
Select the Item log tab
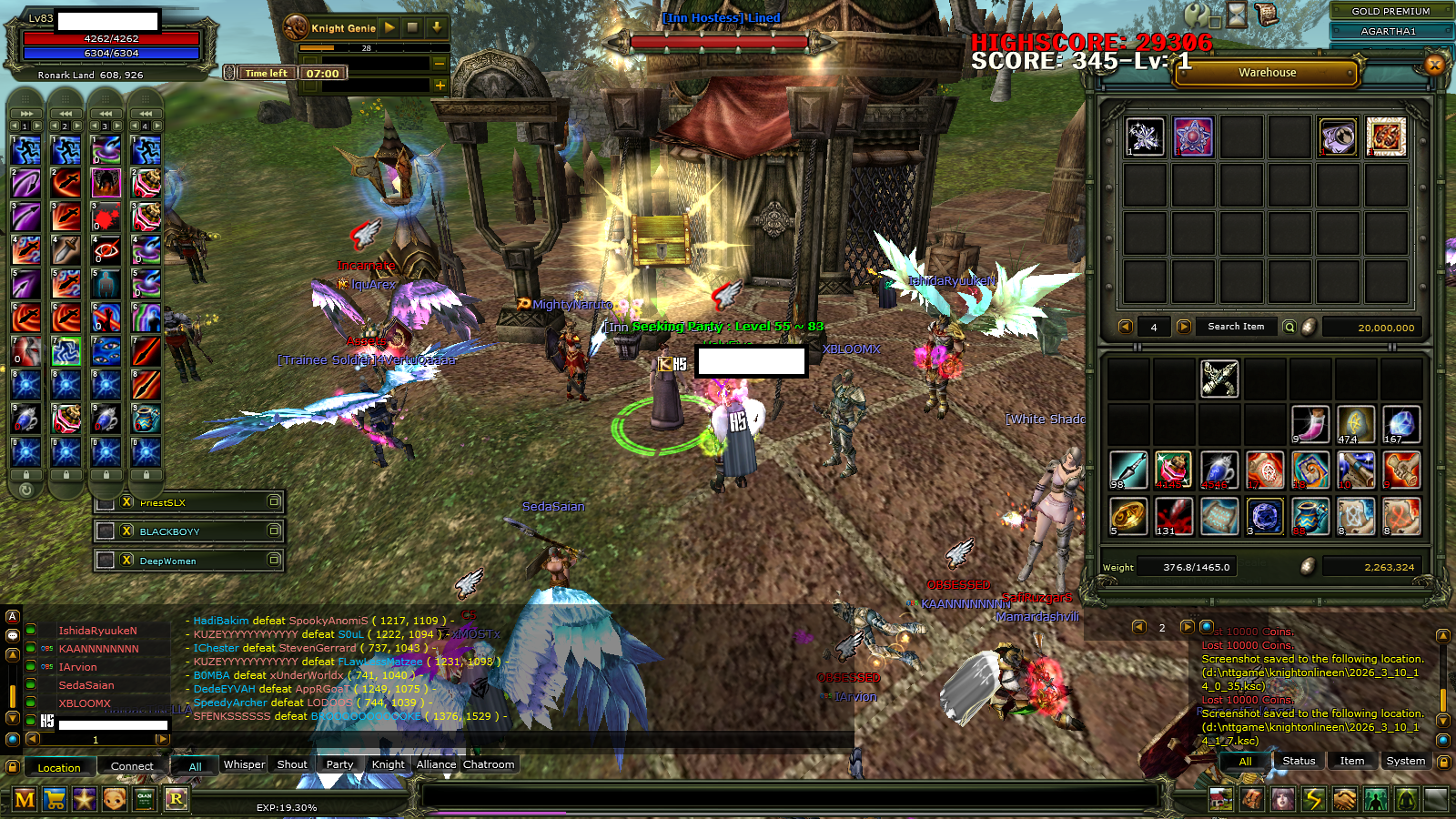(1351, 761)
